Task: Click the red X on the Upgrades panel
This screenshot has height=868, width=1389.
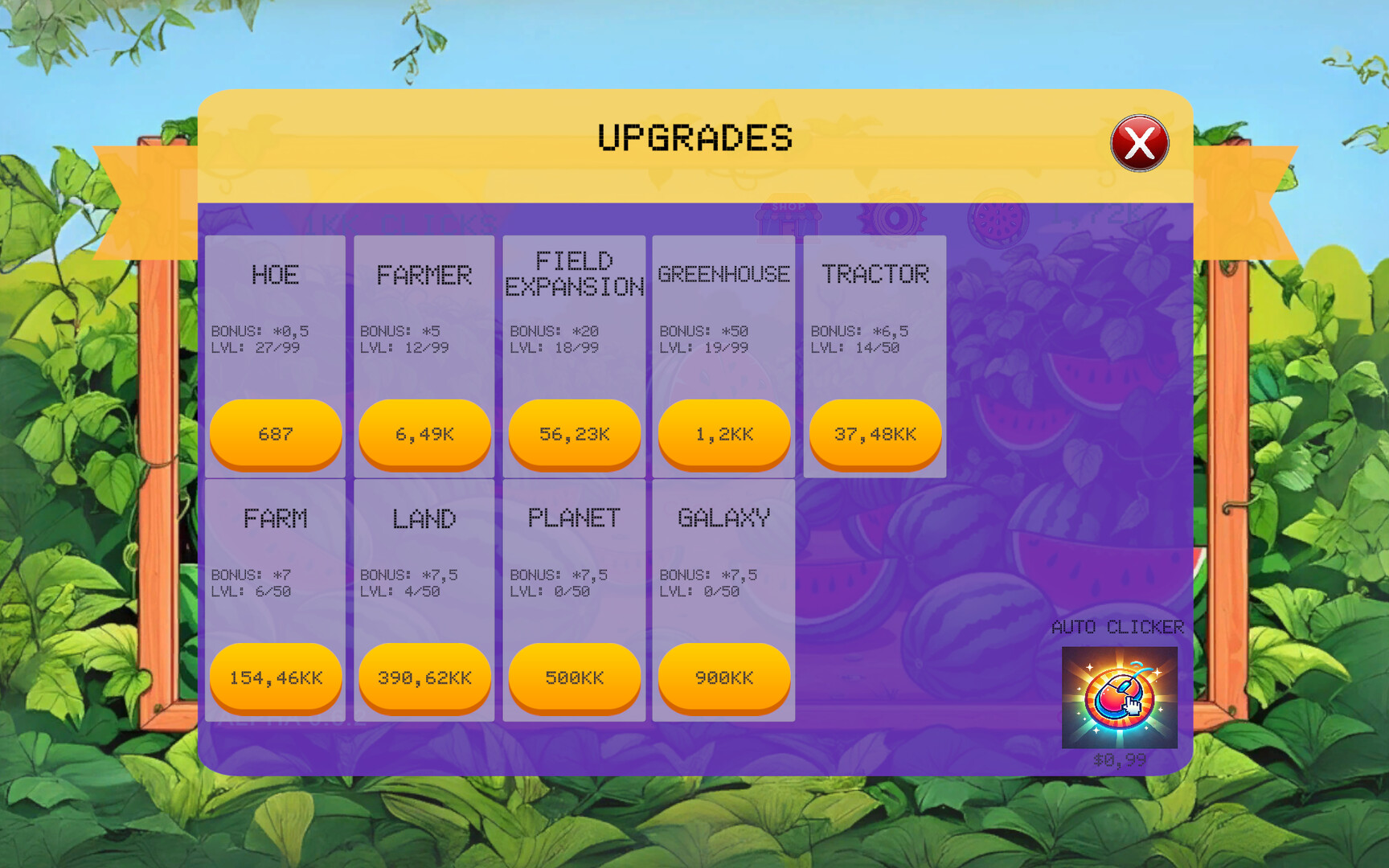Action: (x=1139, y=143)
